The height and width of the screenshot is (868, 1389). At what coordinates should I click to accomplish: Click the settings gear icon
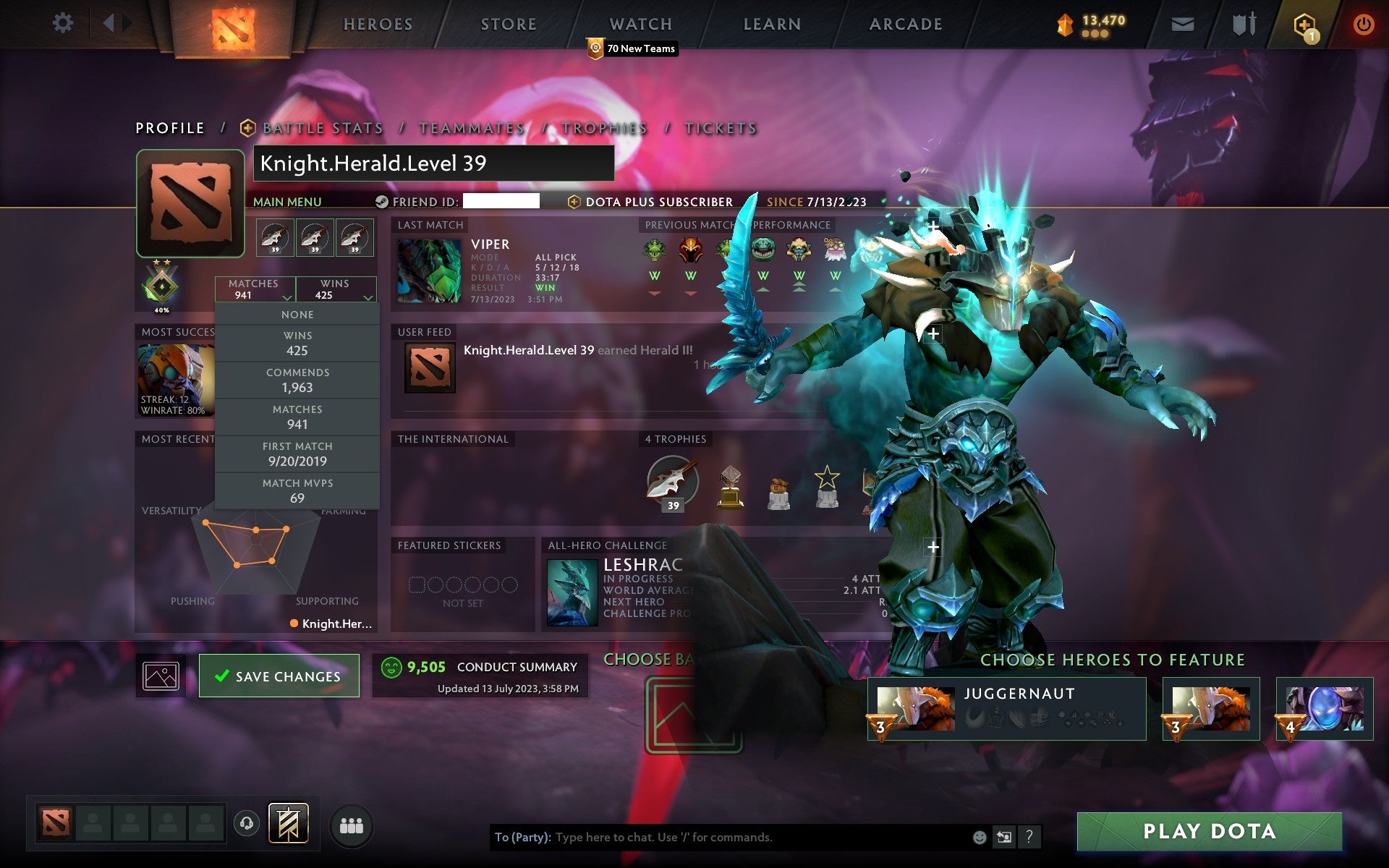tap(64, 23)
